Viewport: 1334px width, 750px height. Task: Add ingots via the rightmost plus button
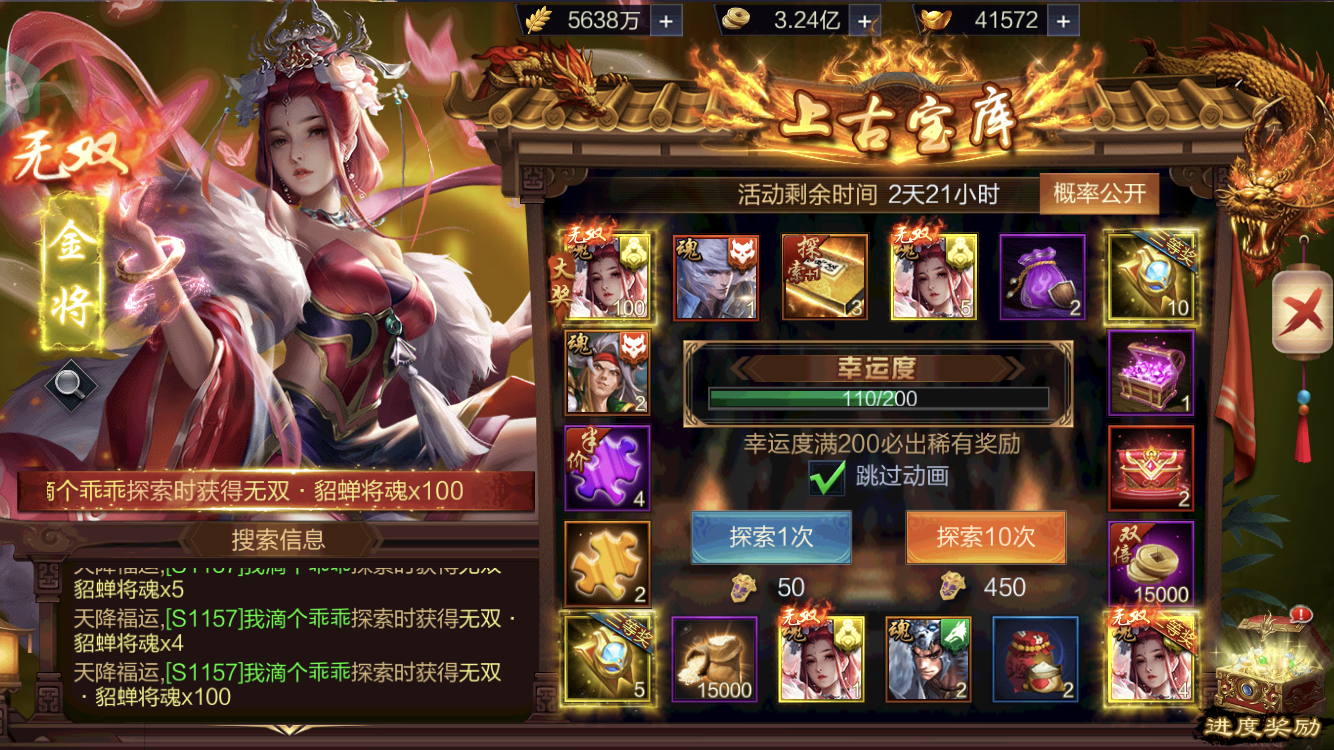pos(1064,20)
